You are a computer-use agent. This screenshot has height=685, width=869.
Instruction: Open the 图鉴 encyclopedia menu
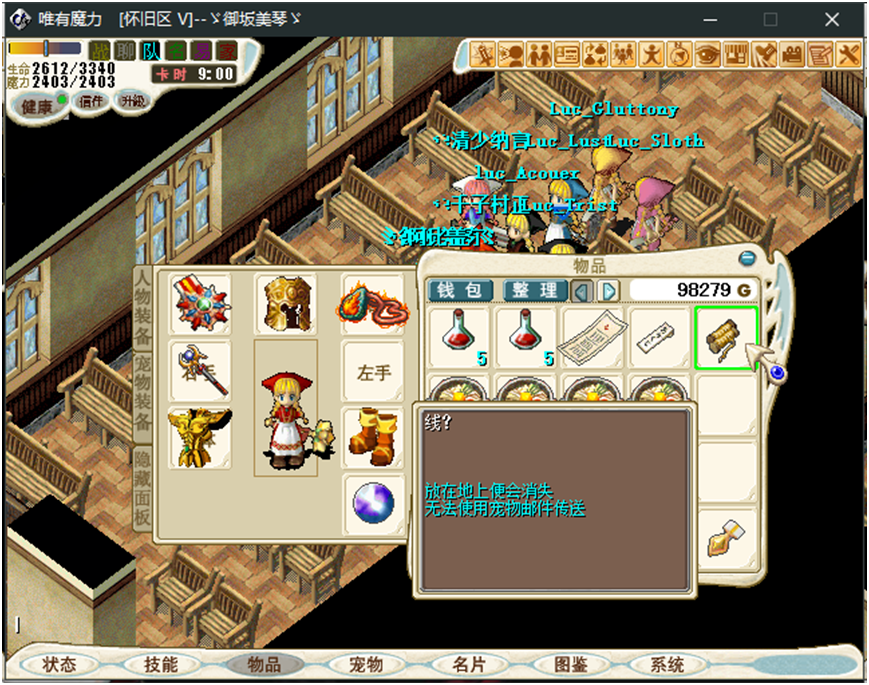571,664
